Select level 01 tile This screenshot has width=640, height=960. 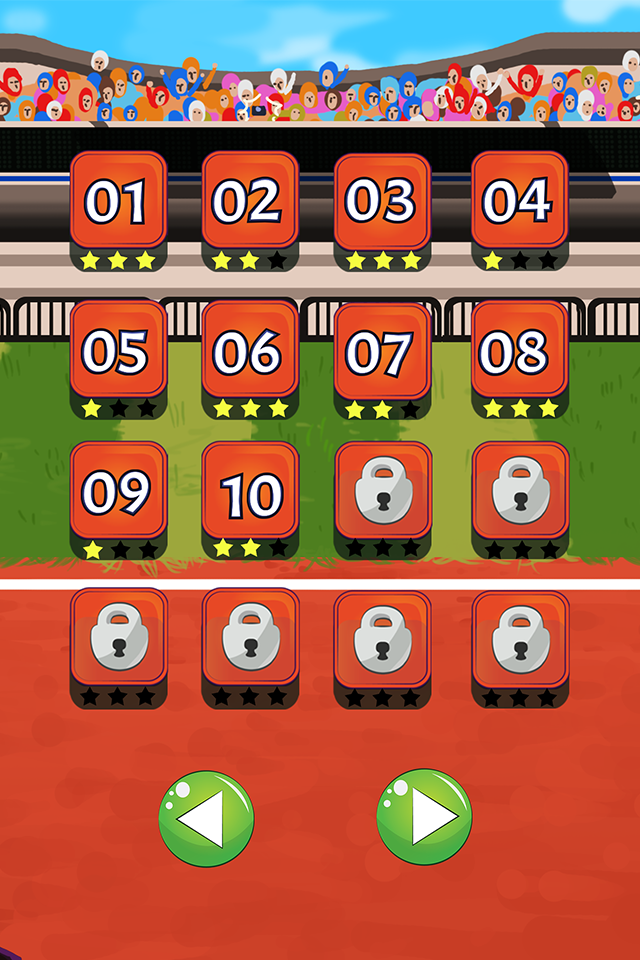[x=118, y=201]
